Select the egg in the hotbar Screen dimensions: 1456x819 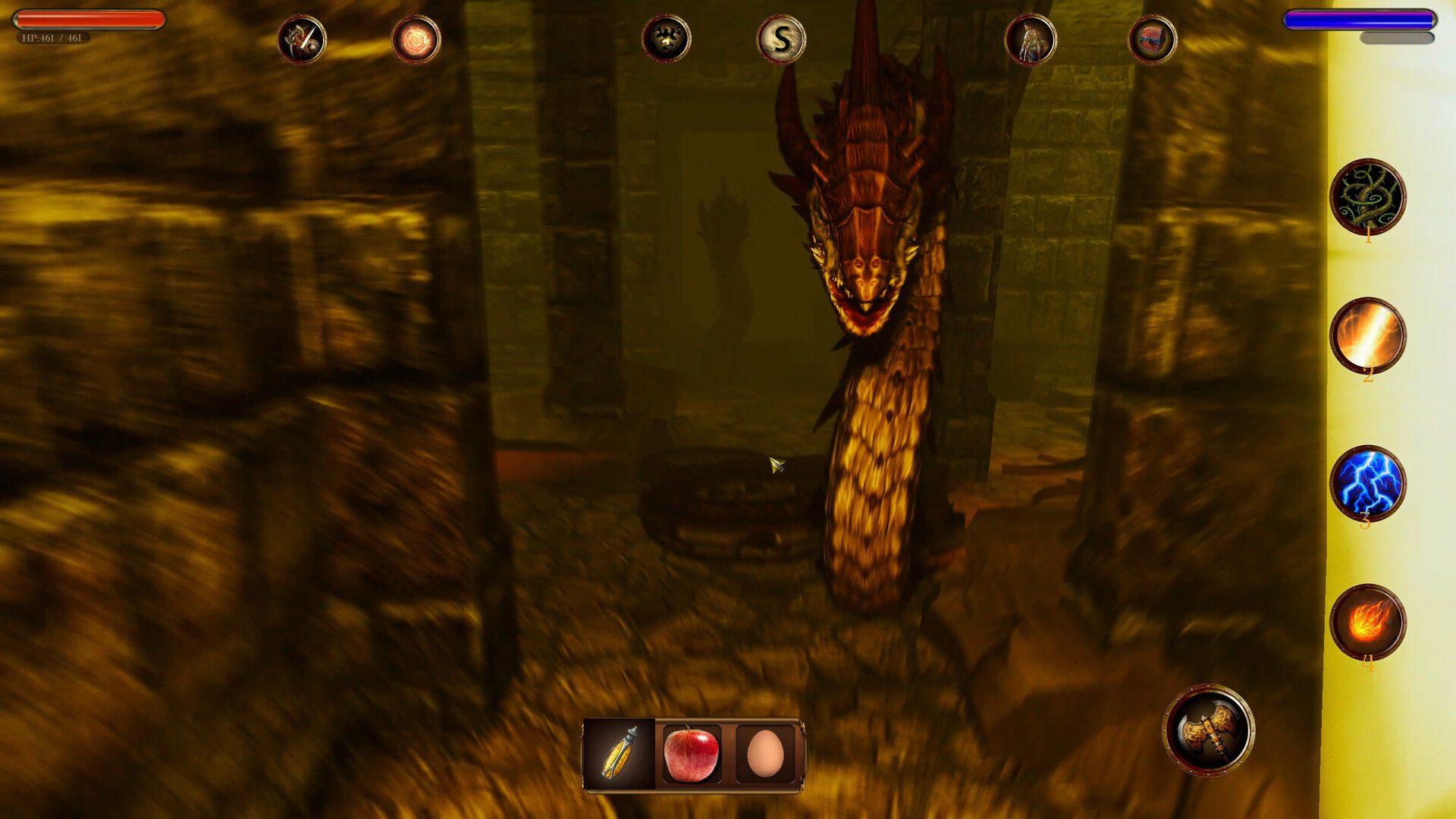(764, 752)
